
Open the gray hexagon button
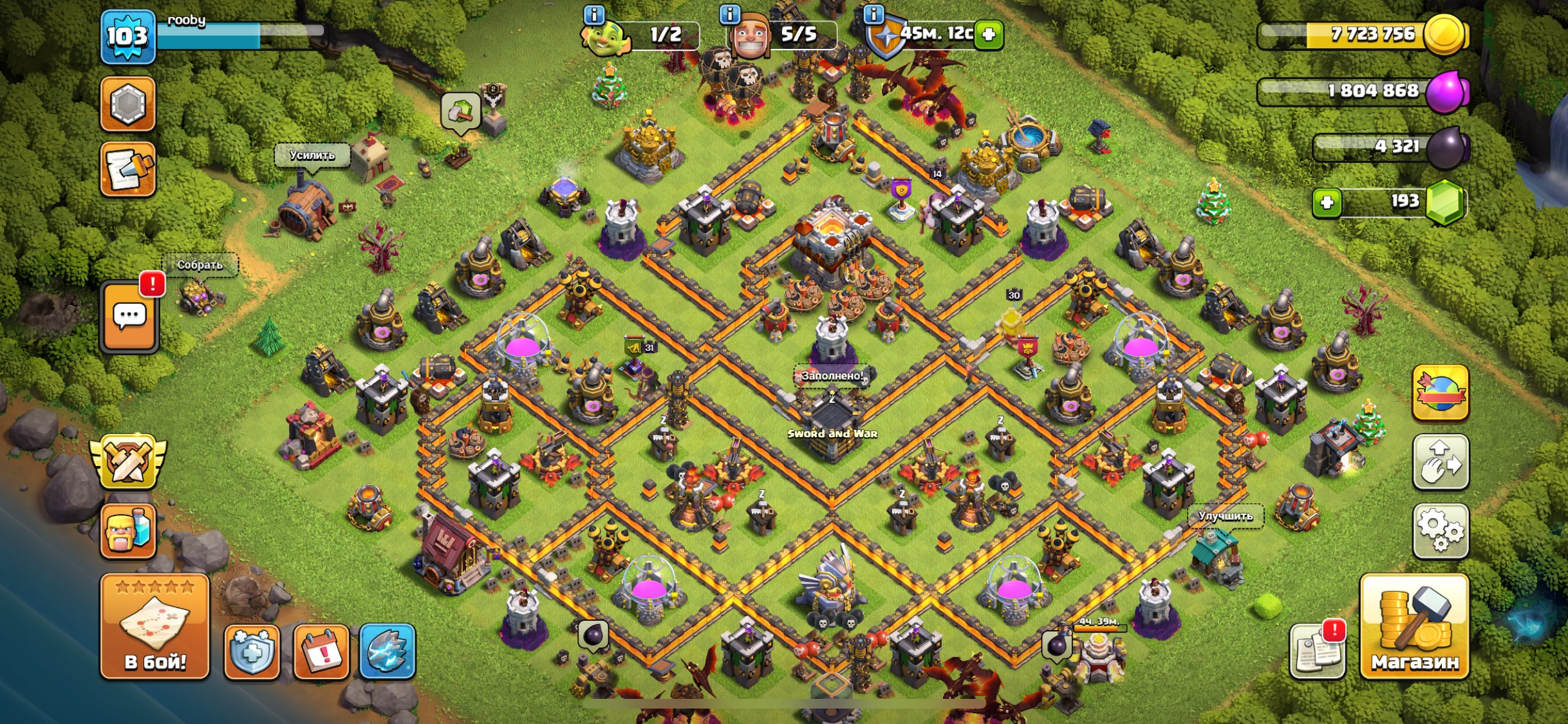click(x=127, y=104)
